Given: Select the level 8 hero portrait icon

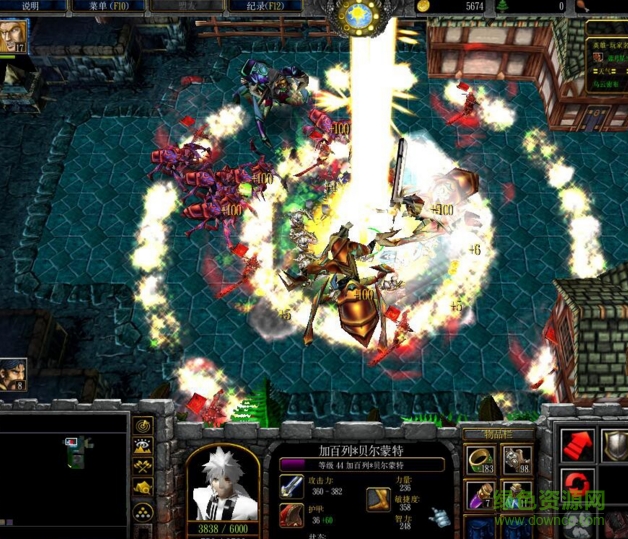Looking at the screenshot, I should click(x=13, y=373).
